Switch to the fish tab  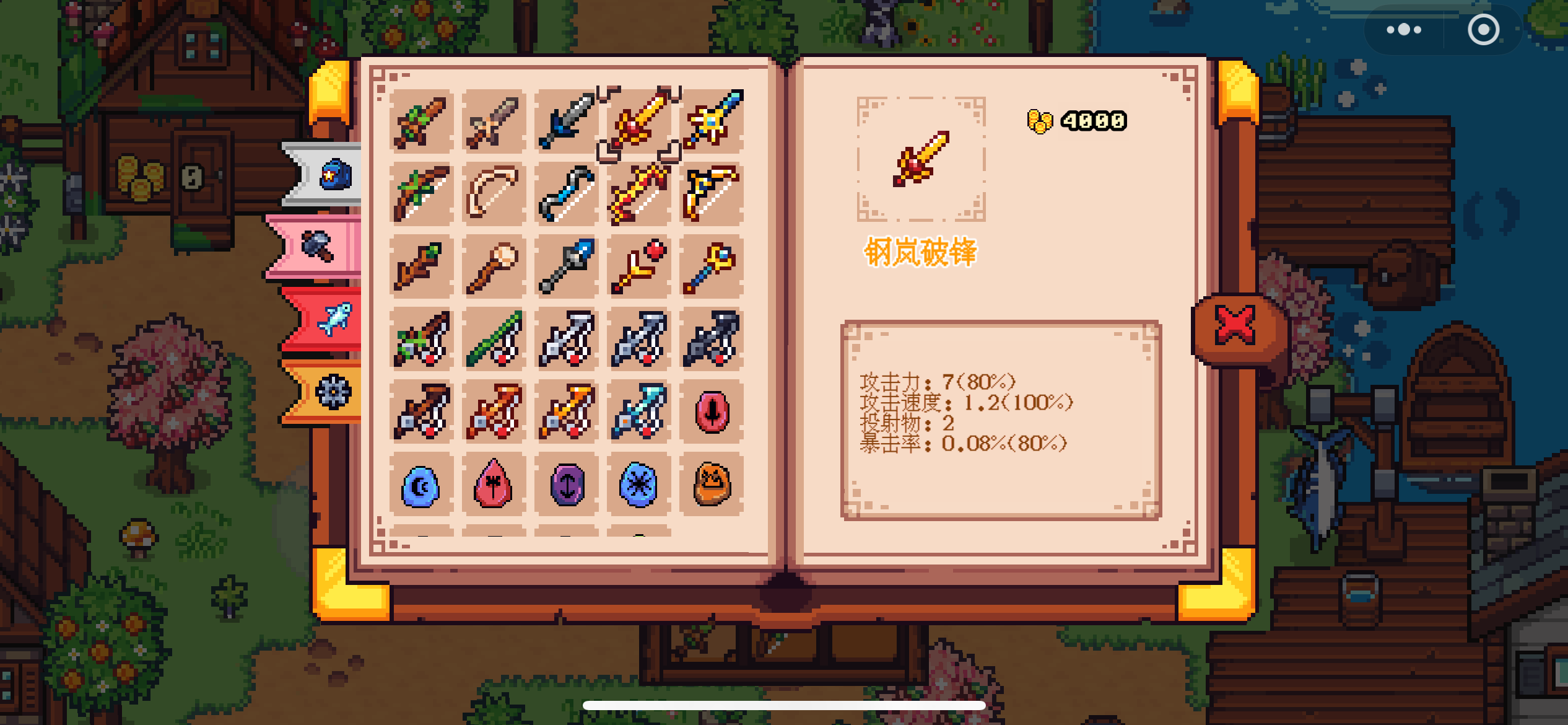[335, 319]
